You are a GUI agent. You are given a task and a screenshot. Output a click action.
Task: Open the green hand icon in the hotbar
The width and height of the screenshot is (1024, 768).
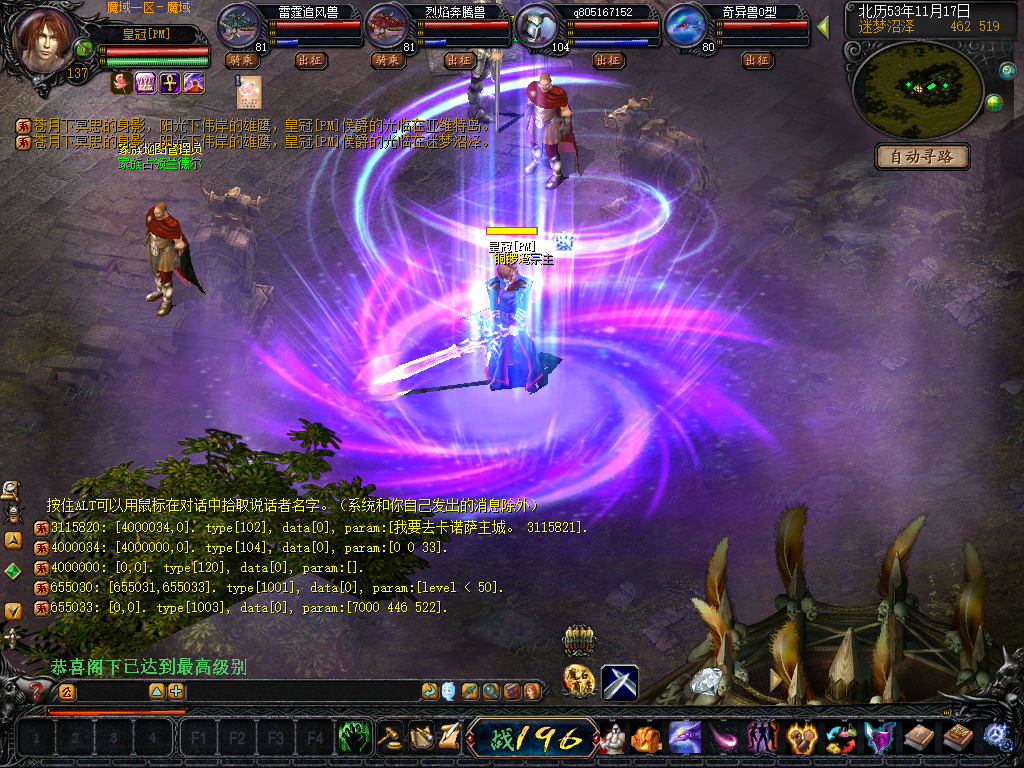(353, 738)
